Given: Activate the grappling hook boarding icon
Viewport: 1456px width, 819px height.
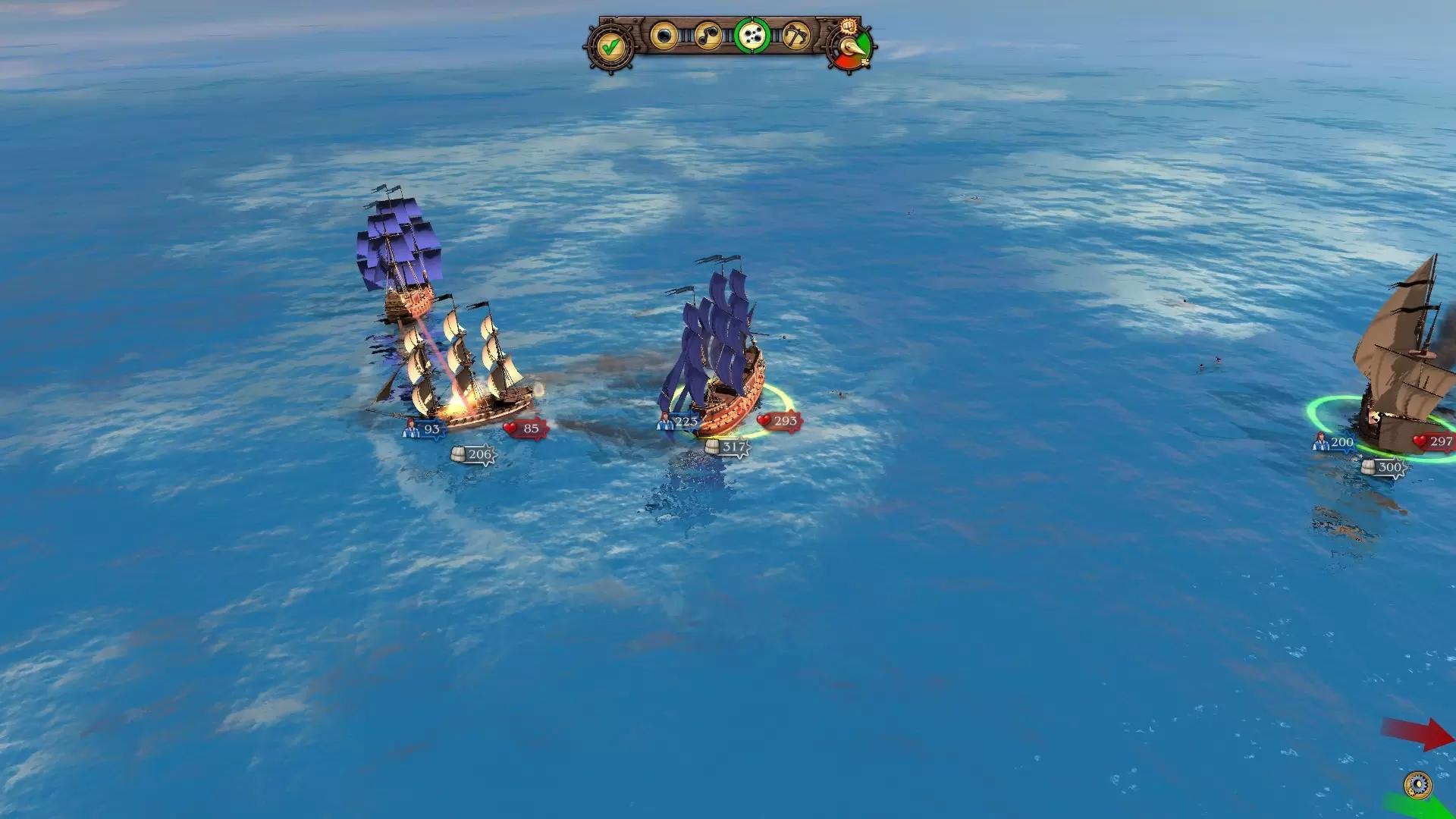Looking at the screenshot, I should (795, 36).
